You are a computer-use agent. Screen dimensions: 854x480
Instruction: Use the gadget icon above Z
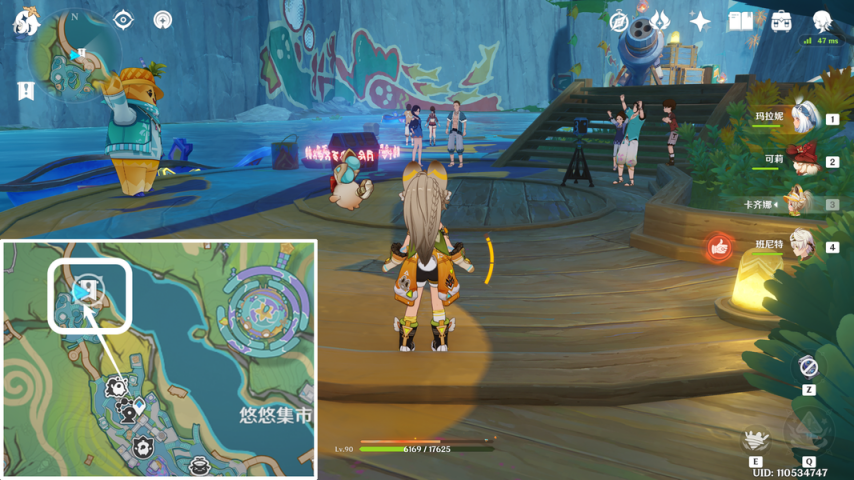(x=808, y=367)
